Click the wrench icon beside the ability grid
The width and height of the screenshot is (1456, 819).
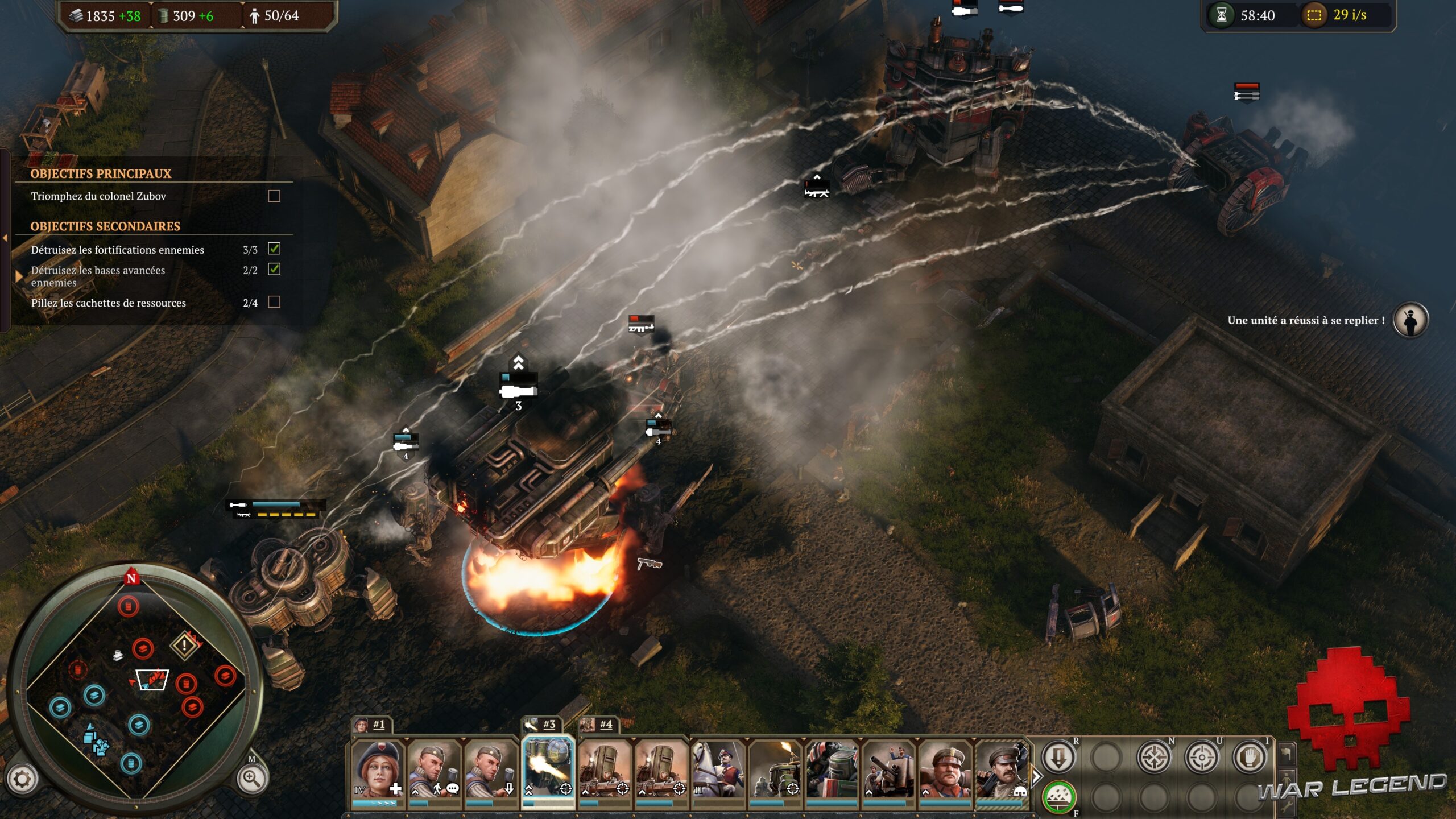click(1288, 808)
